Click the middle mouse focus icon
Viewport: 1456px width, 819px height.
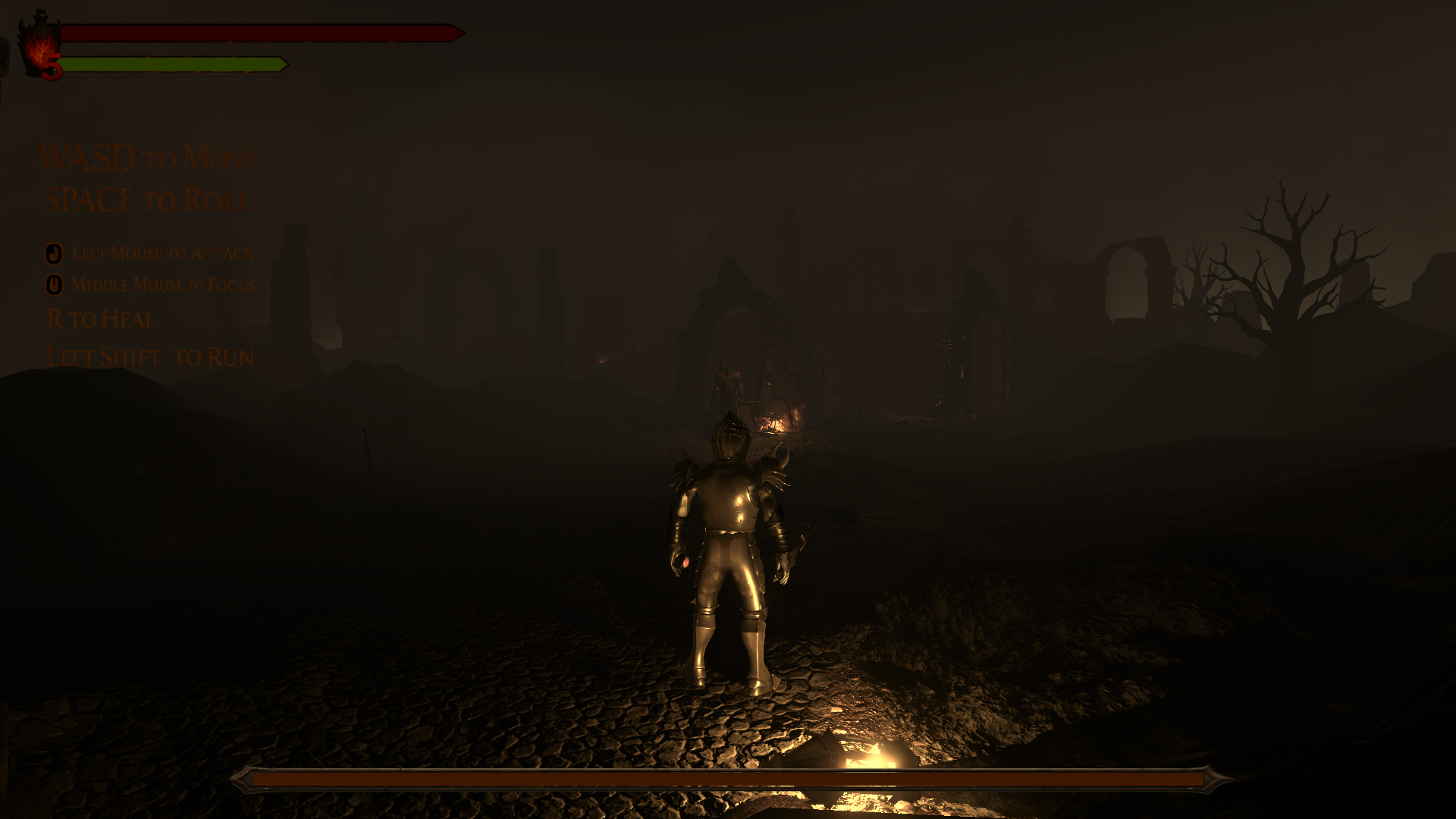point(53,284)
